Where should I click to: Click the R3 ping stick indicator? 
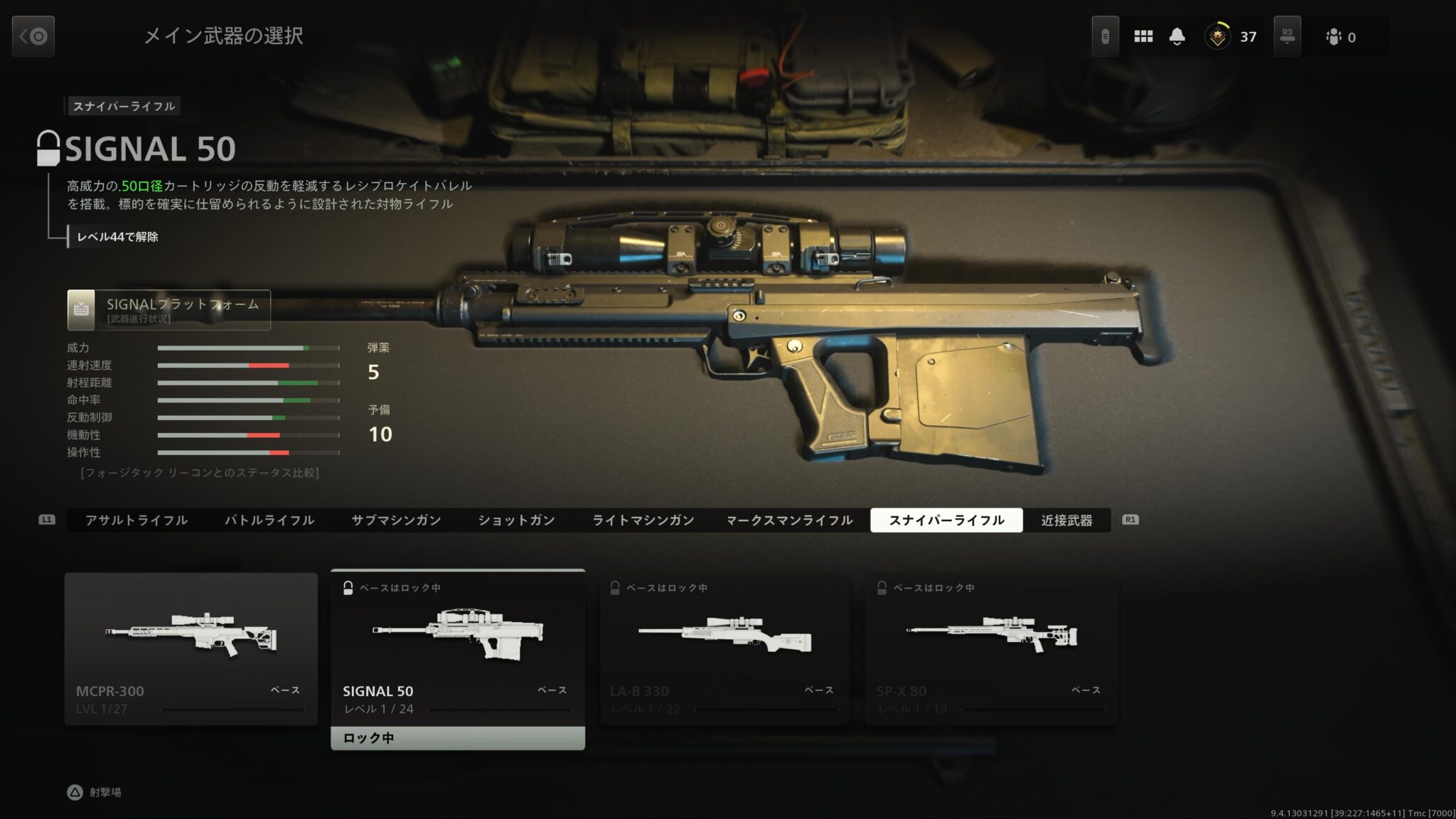point(1288,36)
